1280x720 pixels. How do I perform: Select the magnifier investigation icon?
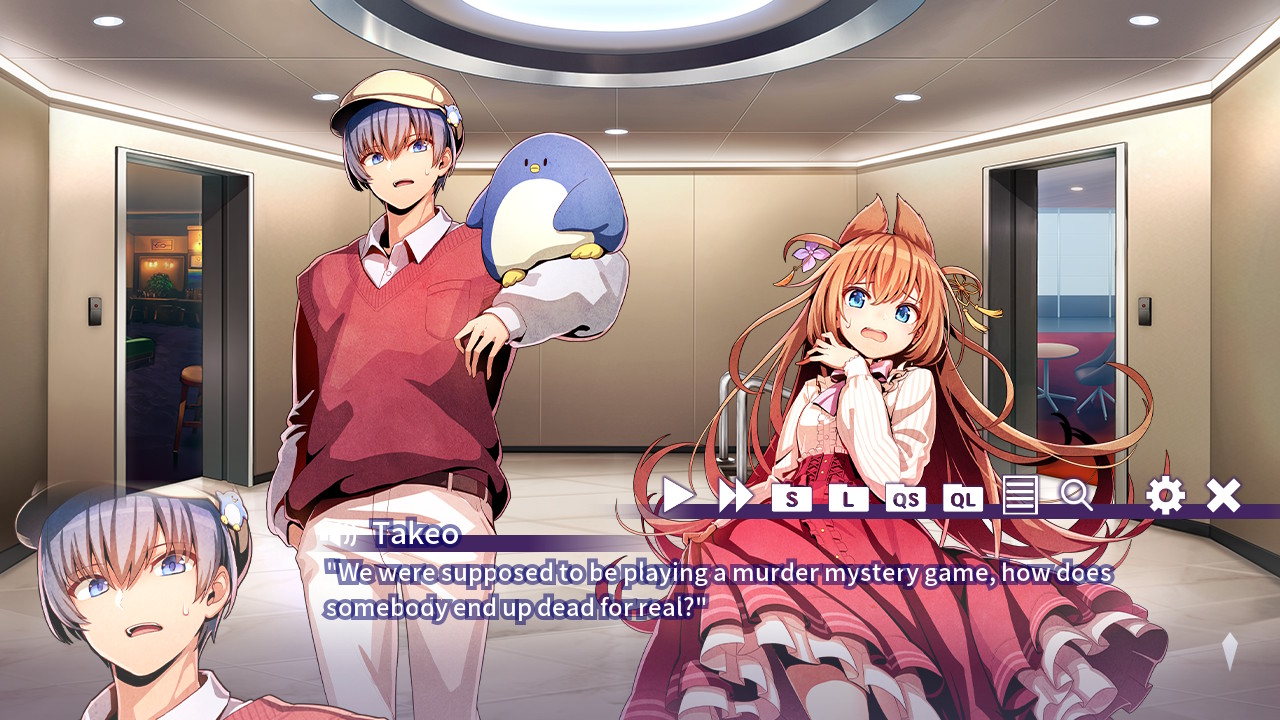[1075, 495]
